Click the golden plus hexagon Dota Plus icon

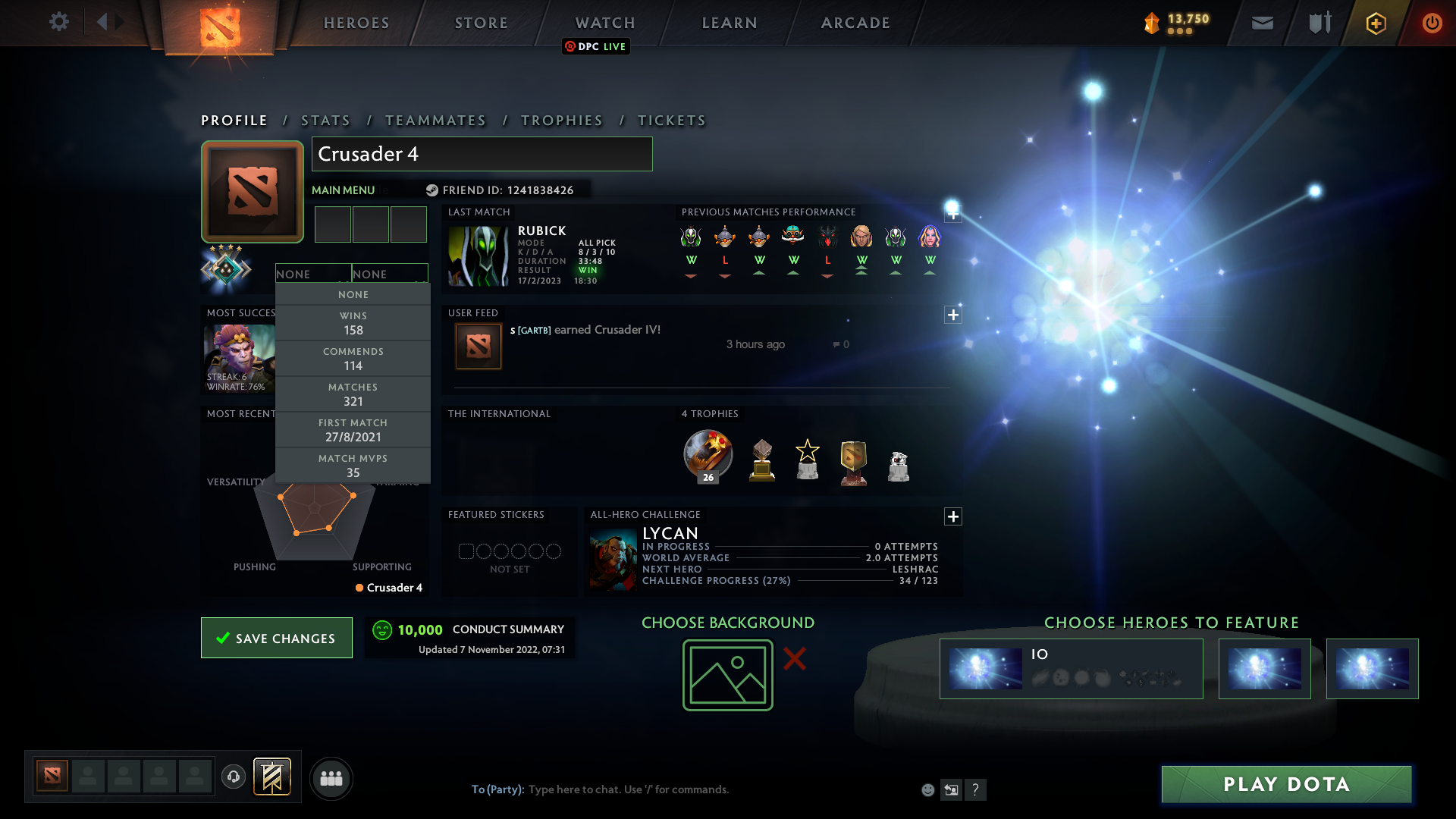pos(1375,23)
